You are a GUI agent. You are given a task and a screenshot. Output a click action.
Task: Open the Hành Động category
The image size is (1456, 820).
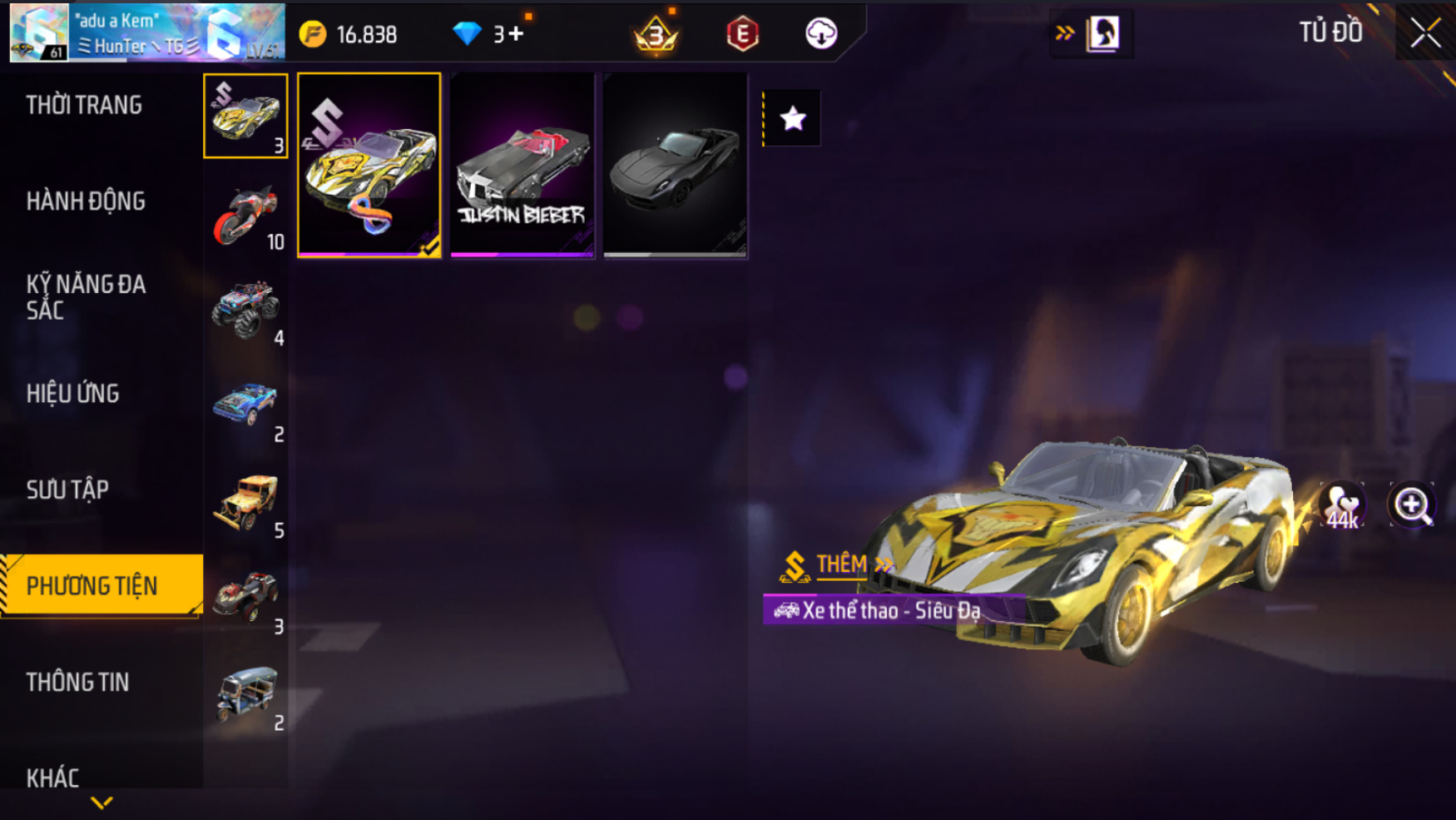[86, 201]
